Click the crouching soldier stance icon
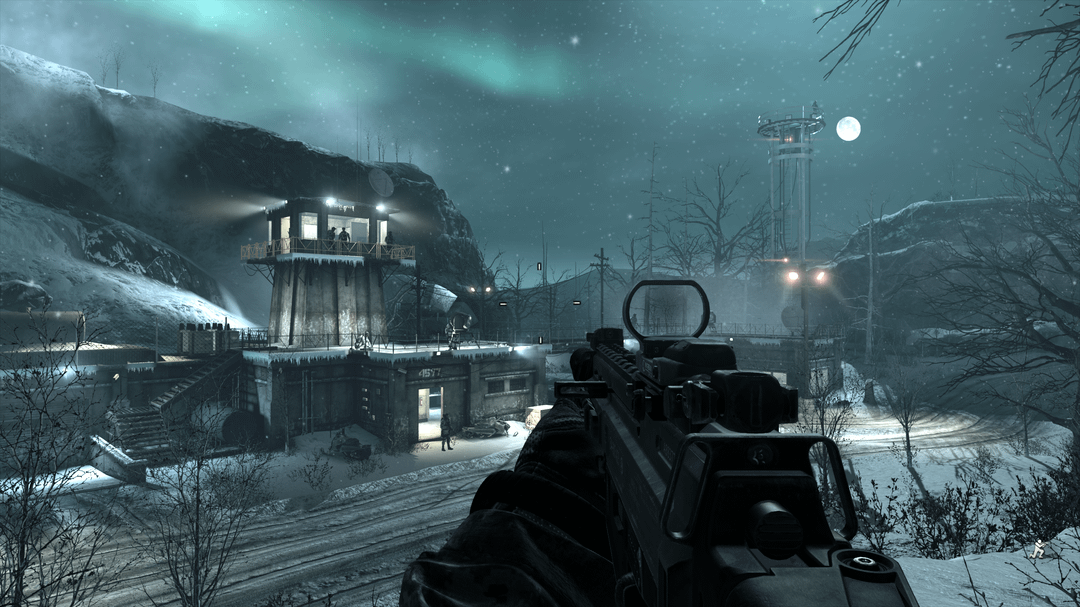 (x=1039, y=548)
